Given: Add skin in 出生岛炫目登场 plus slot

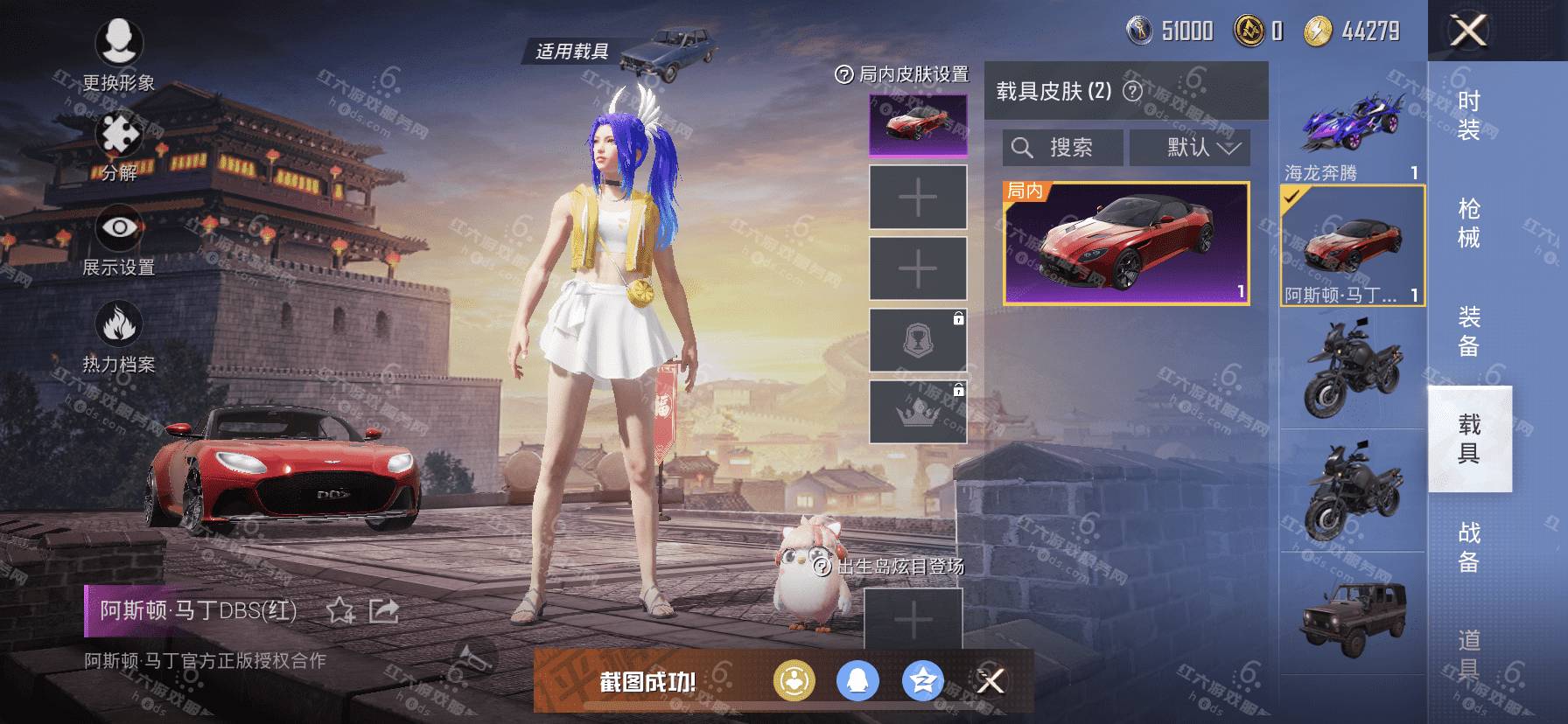Looking at the screenshot, I should pos(913,620).
